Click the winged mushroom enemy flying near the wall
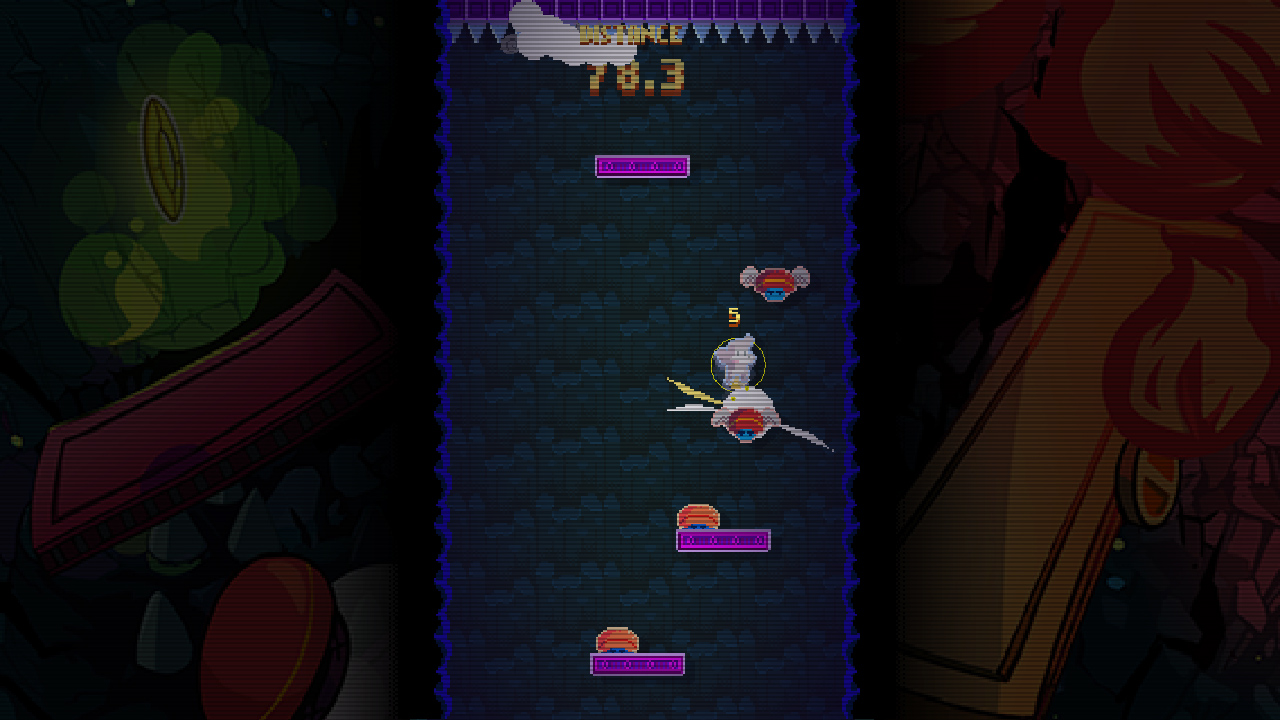The image size is (1280, 720). tap(773, 281)
